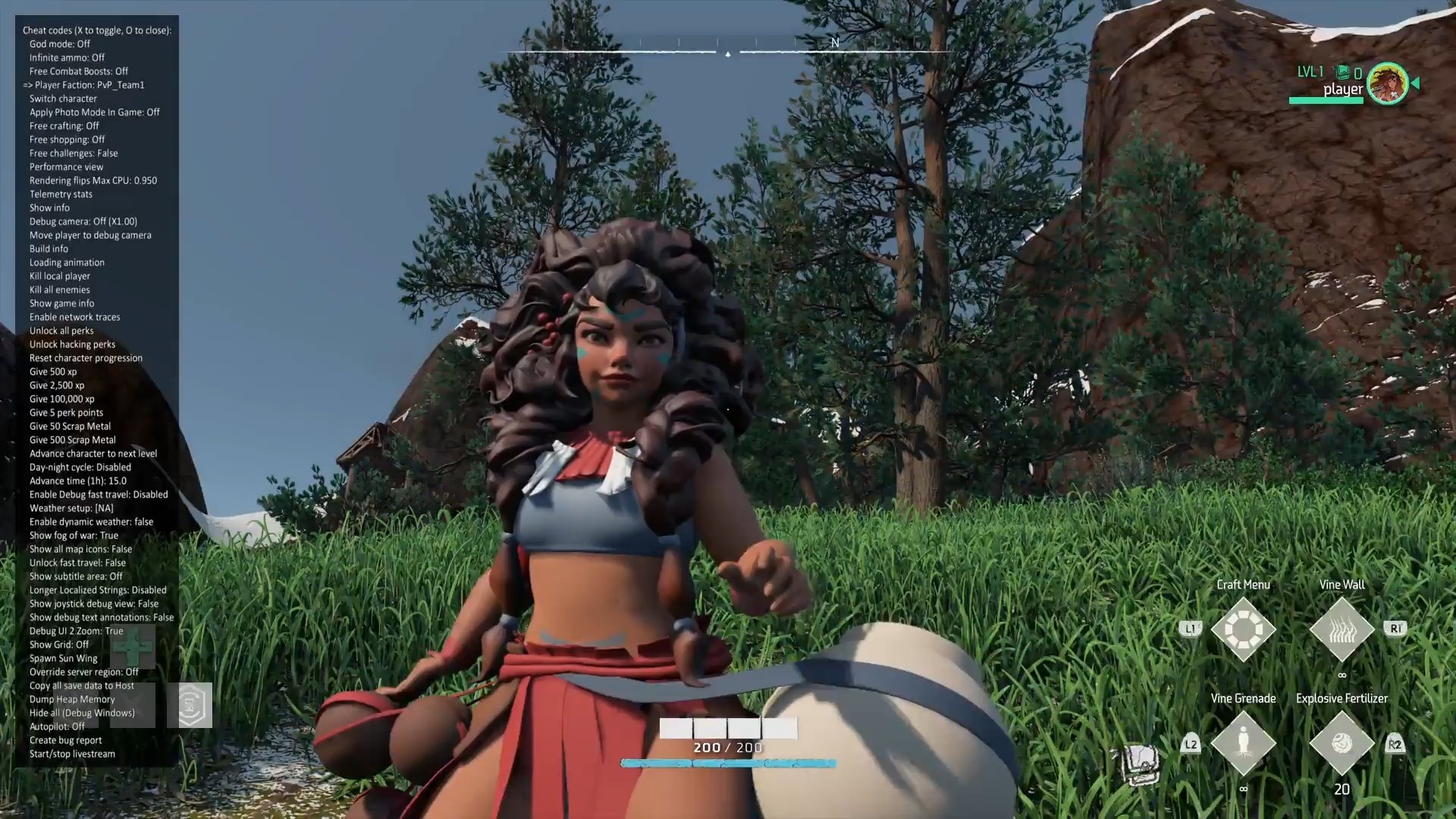Toggle Infinite ammo cheat
The height and width of the screenshot is (819, 1456).
coord(67,58)
